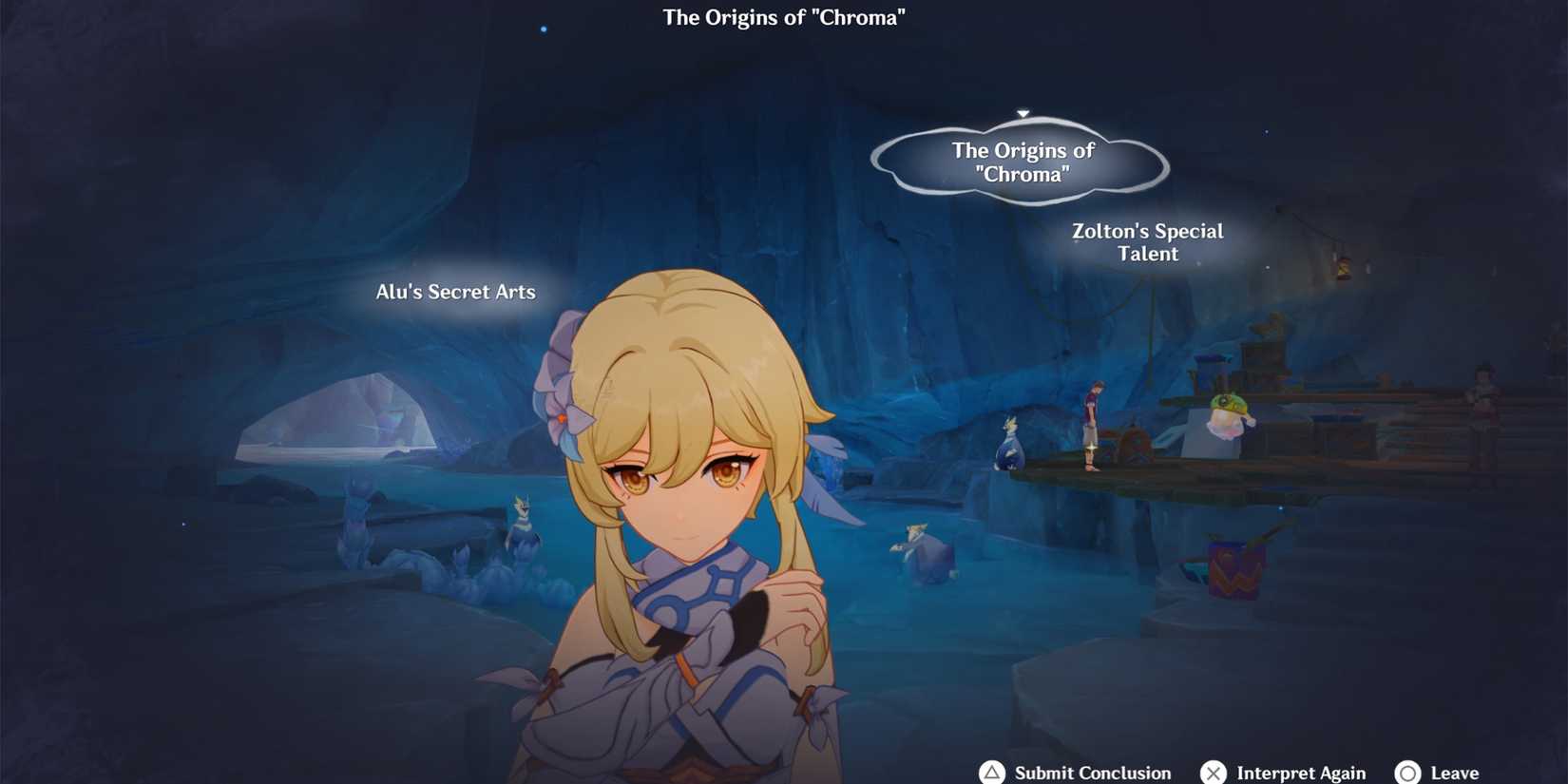Viewport: 1568px width, 784px height.
Task: Click the quest title at the top
Action: (784, 16)
